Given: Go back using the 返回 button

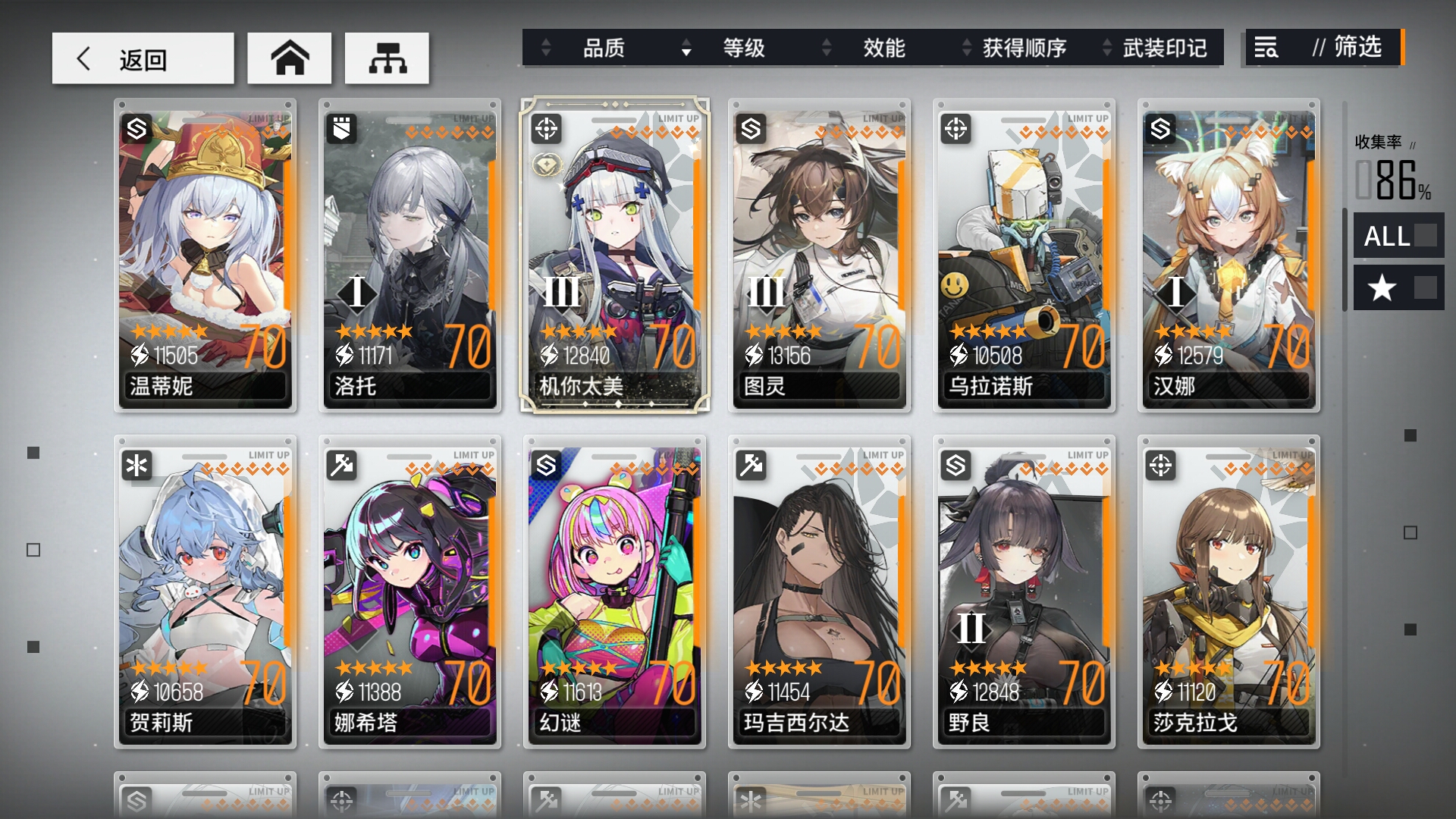Looking at the screenshot, I should [x=143, y=58].
